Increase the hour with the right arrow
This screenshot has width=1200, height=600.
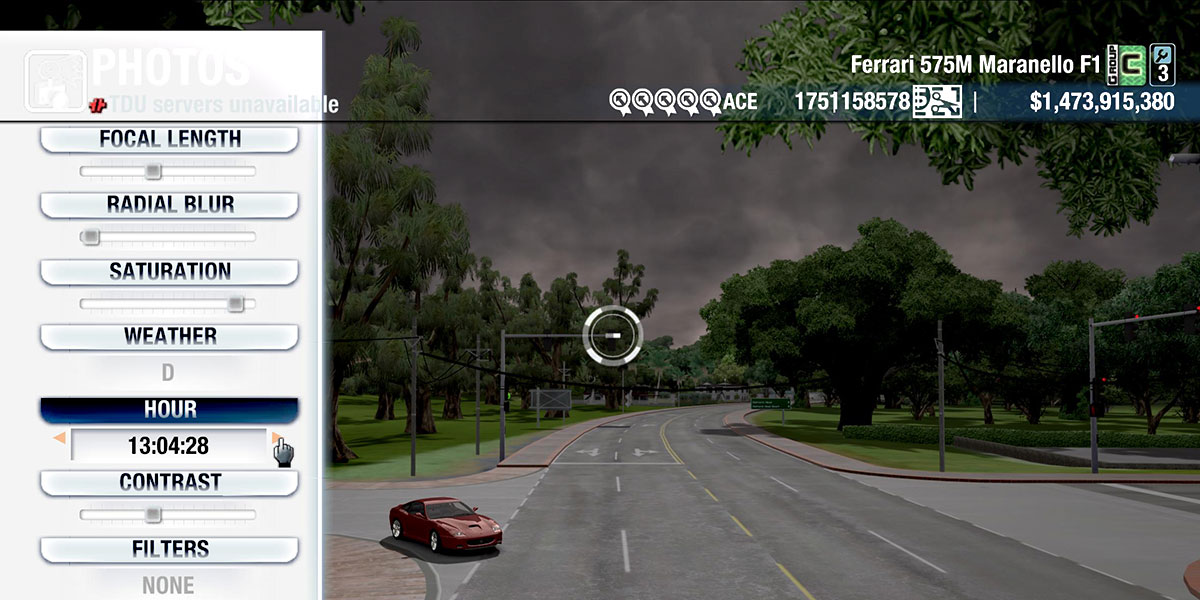pyautogui.click(x=276, y=438)
